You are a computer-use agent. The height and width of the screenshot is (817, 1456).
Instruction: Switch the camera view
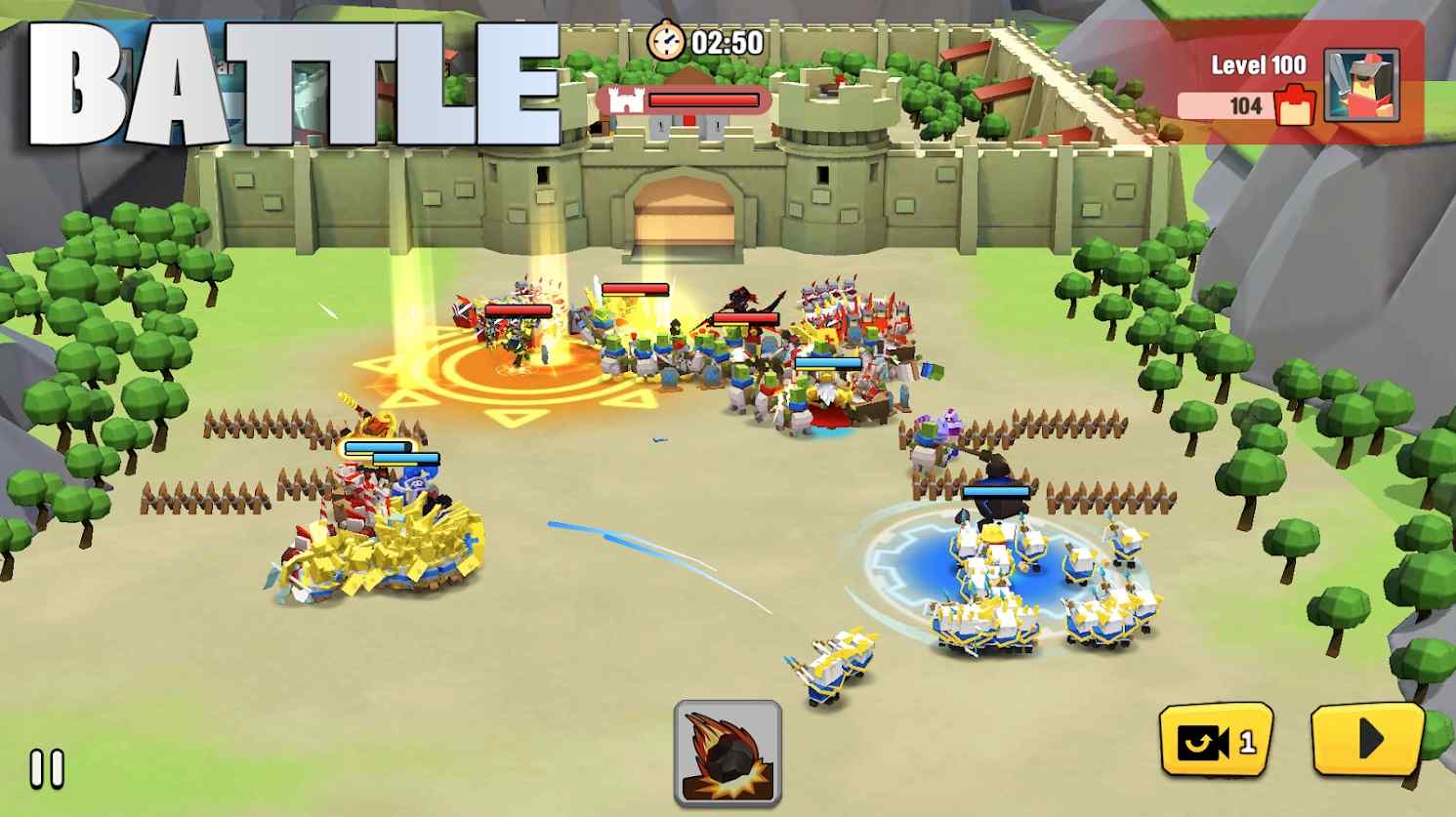coord(1216,742)
